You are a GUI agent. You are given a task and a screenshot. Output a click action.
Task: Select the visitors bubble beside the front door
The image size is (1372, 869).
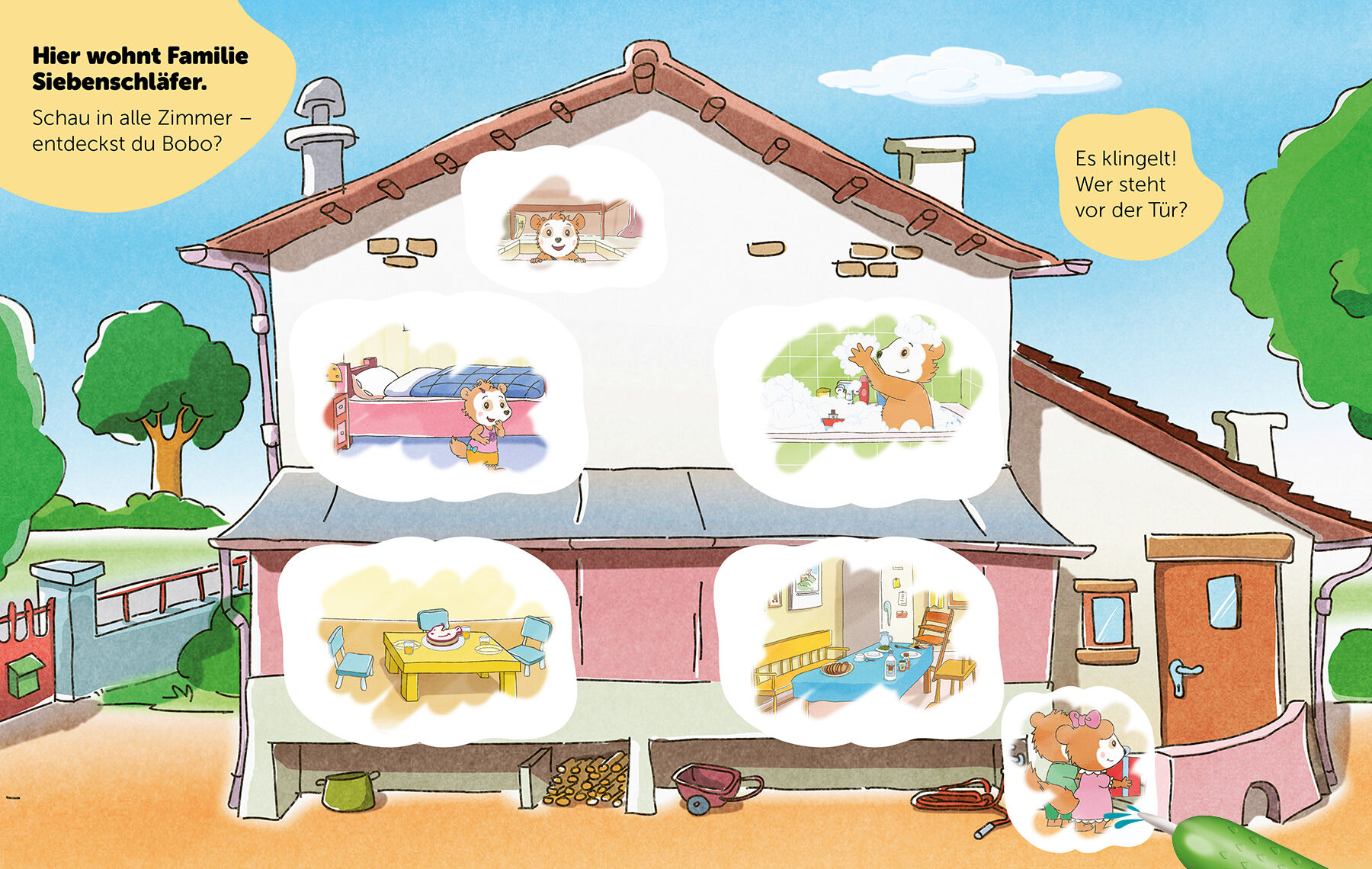pos(1078,768)
